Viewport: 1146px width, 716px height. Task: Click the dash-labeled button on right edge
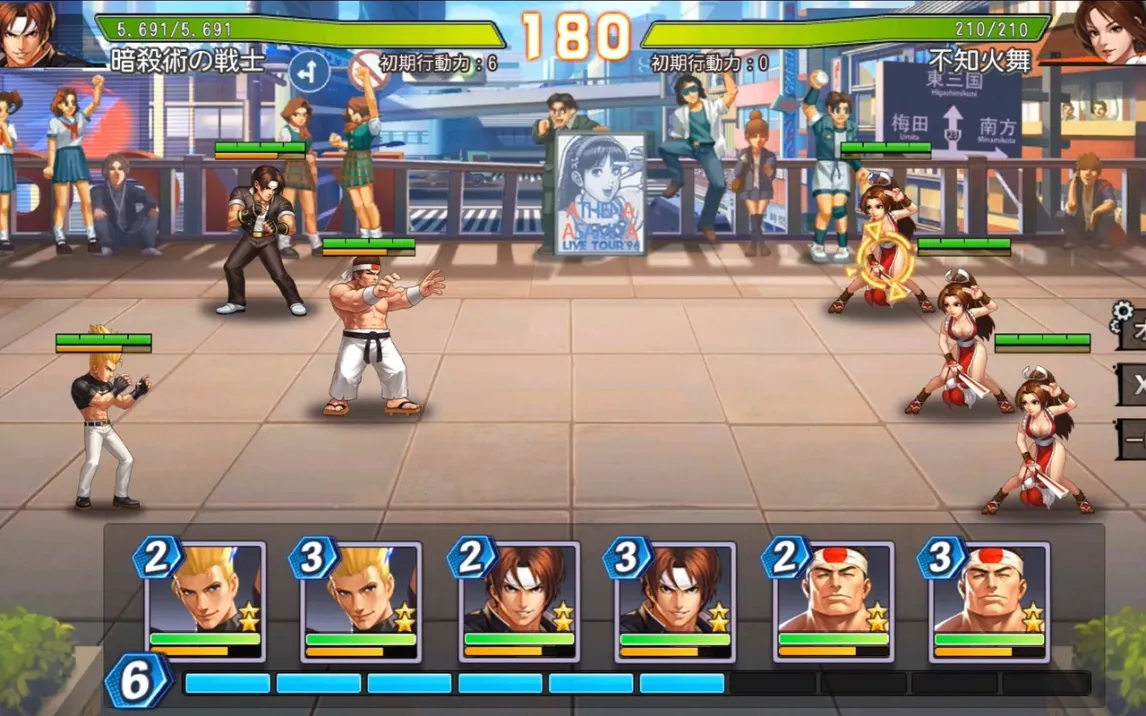click(x=1133, y=438)
